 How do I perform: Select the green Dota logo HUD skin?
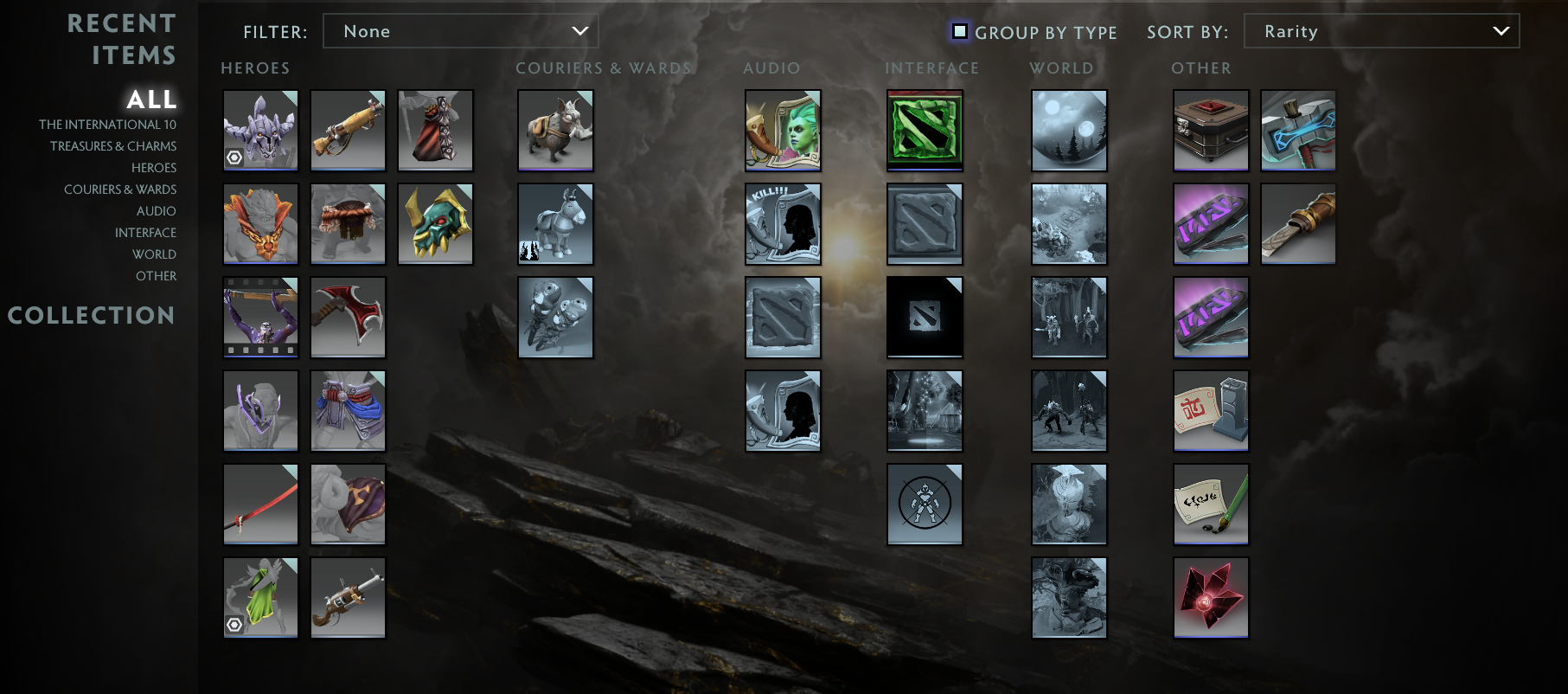pos(924,130)
